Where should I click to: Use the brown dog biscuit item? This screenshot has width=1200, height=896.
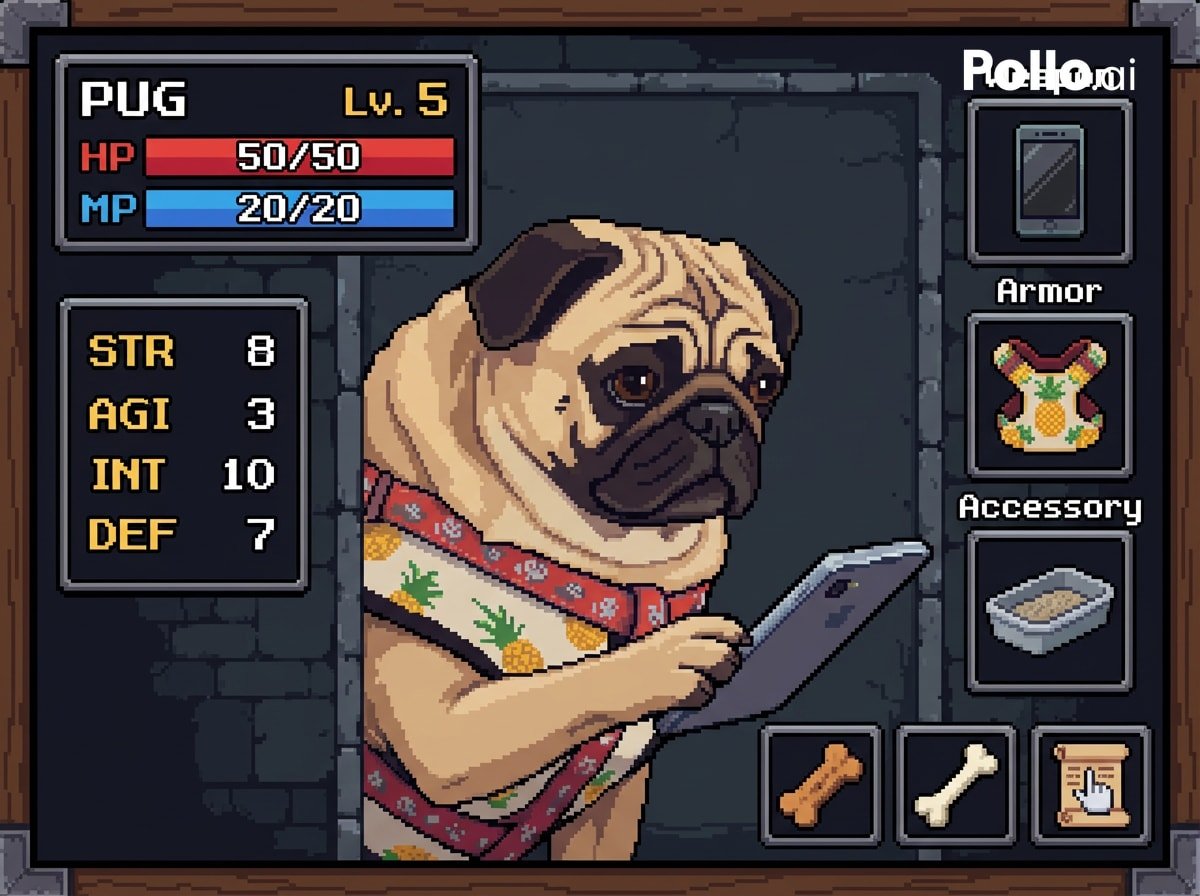821,783
